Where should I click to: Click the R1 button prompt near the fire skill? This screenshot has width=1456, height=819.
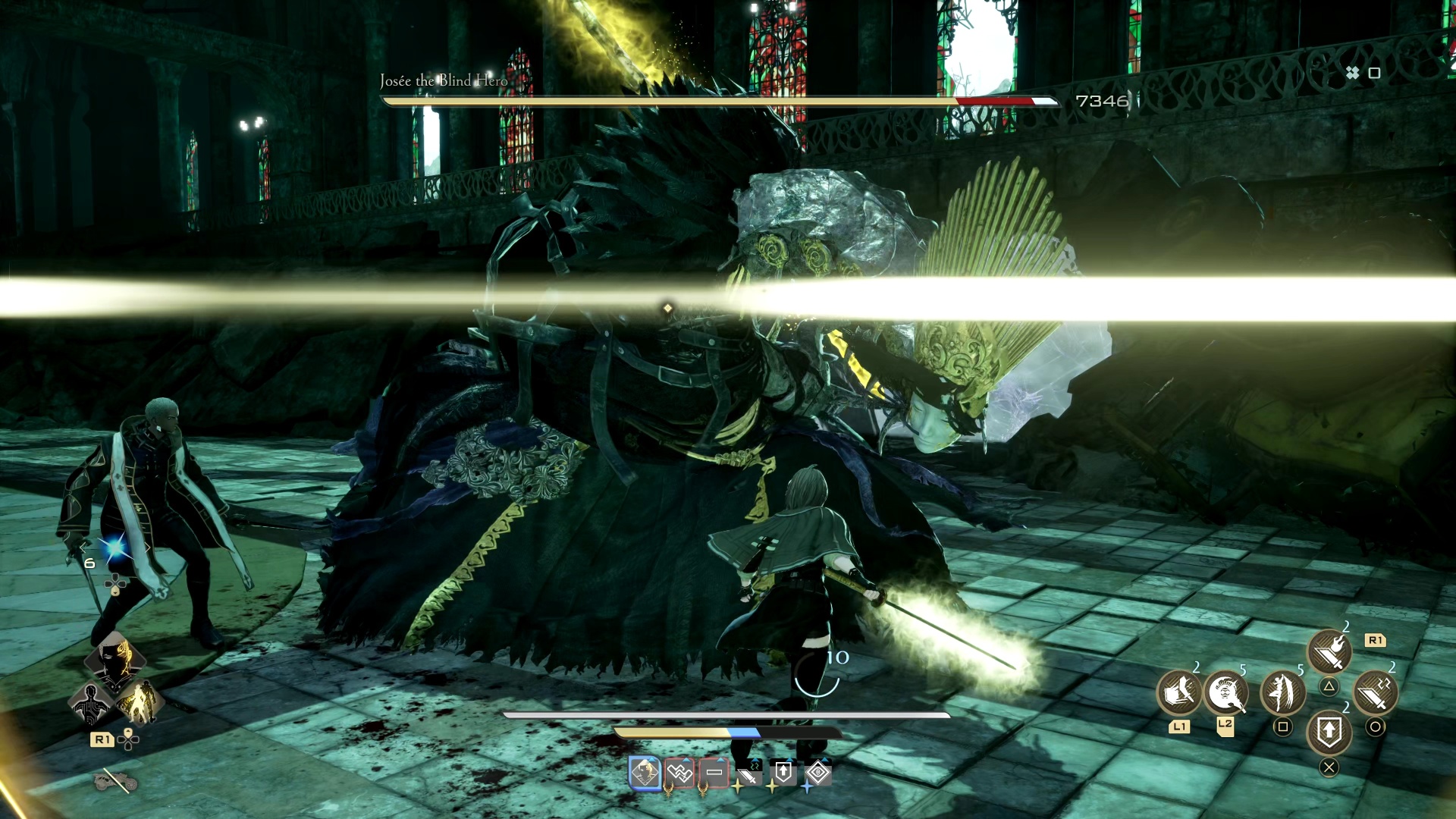pos(1376,640)
